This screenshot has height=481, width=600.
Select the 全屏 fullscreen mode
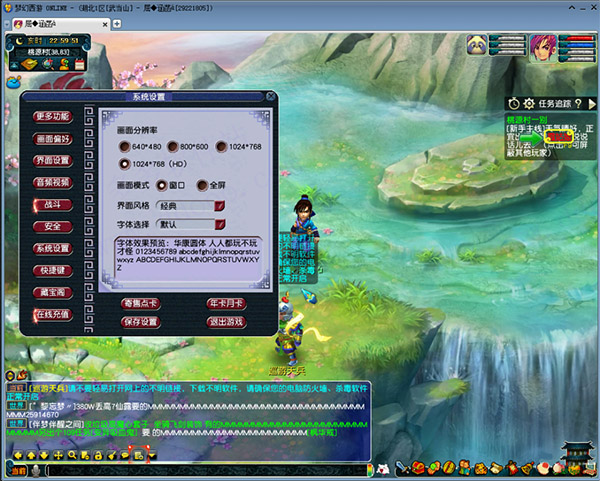[x=204, y=185]
